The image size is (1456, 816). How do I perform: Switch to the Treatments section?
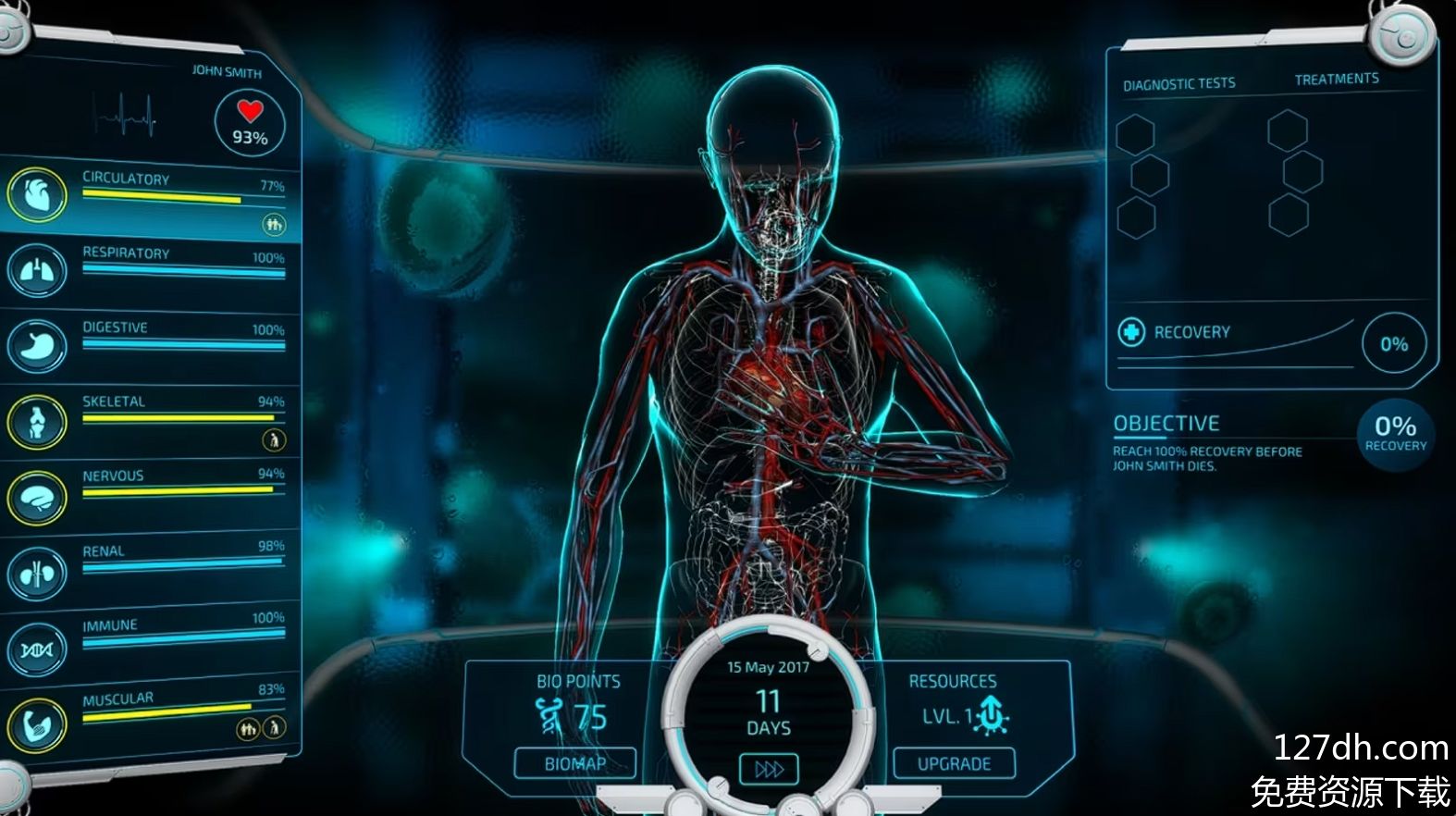coord(1336,80)
